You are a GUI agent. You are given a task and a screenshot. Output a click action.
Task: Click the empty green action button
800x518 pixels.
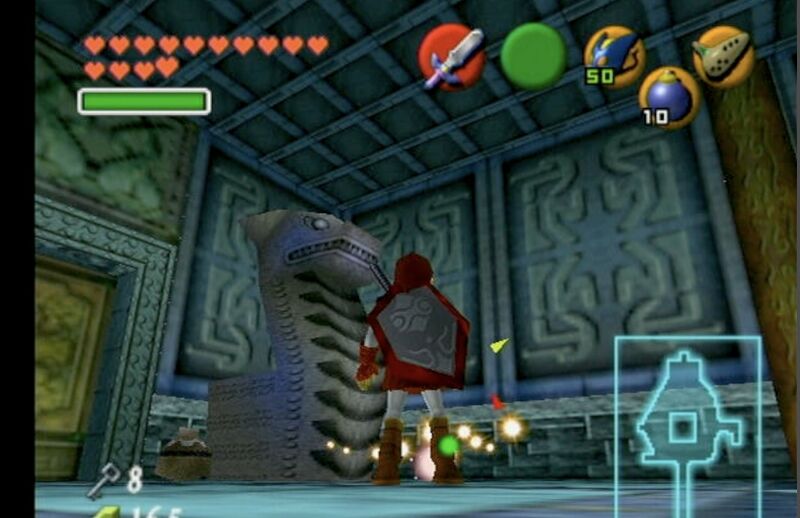point(533,55)
